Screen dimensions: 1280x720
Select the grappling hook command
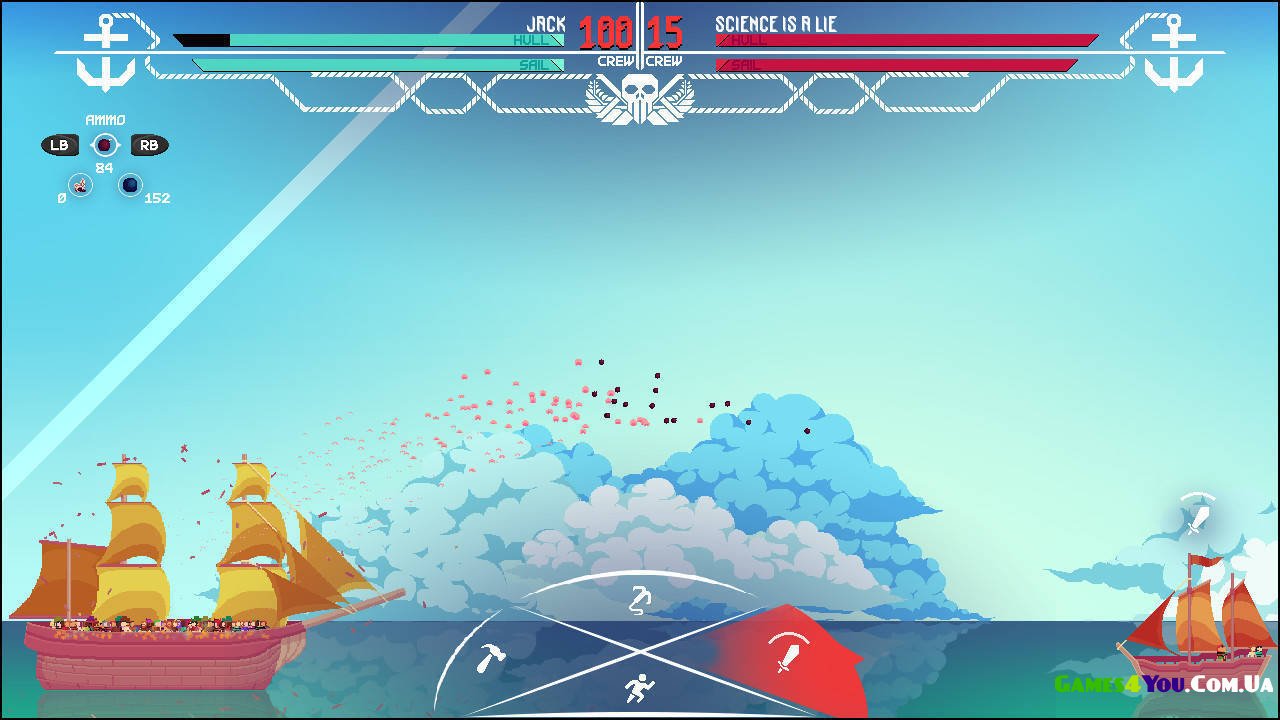(640, 600)
